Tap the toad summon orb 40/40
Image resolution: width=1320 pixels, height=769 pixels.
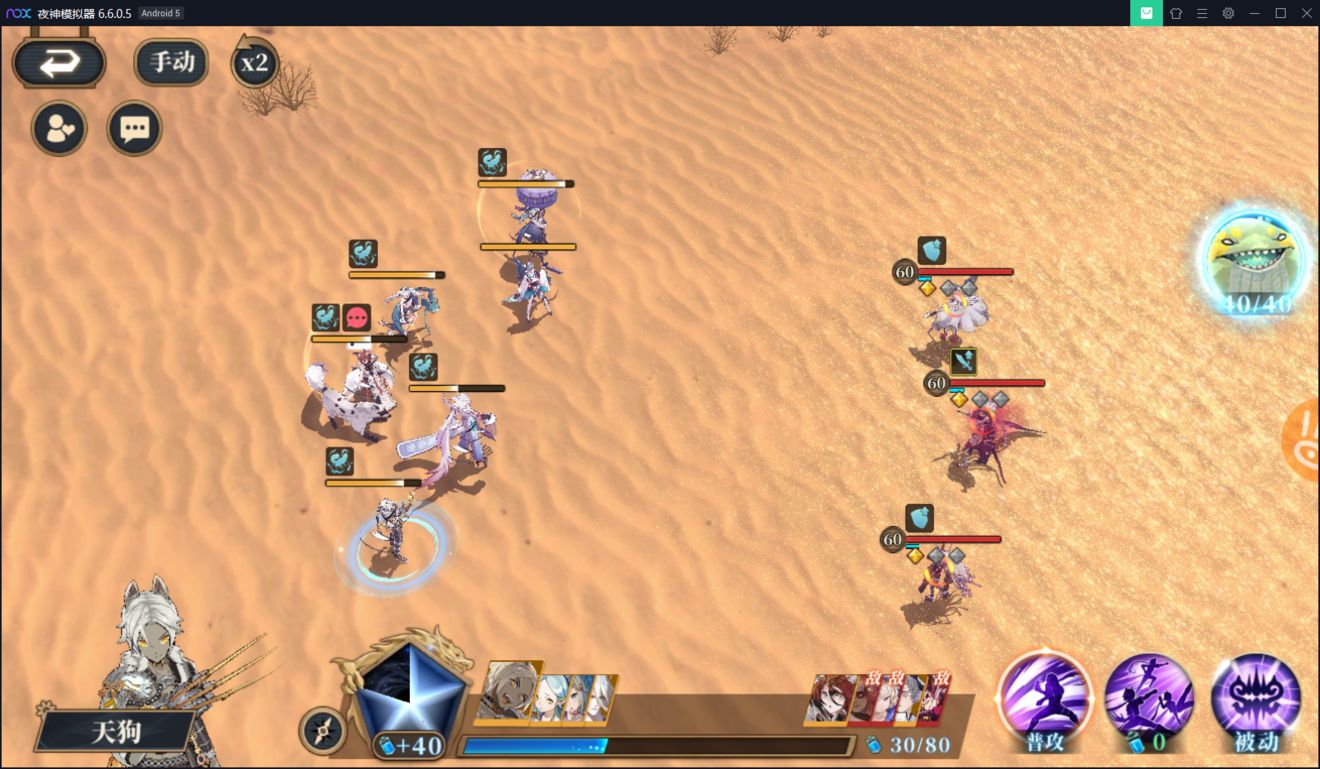click(1254, 261)
